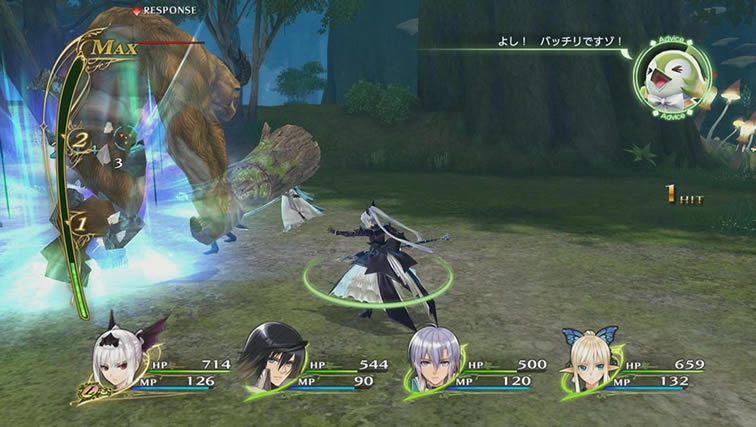The width and height of the screenshot is (756, 427).
Task: Open the green bird Advice icon
Action: pos(671,77)
